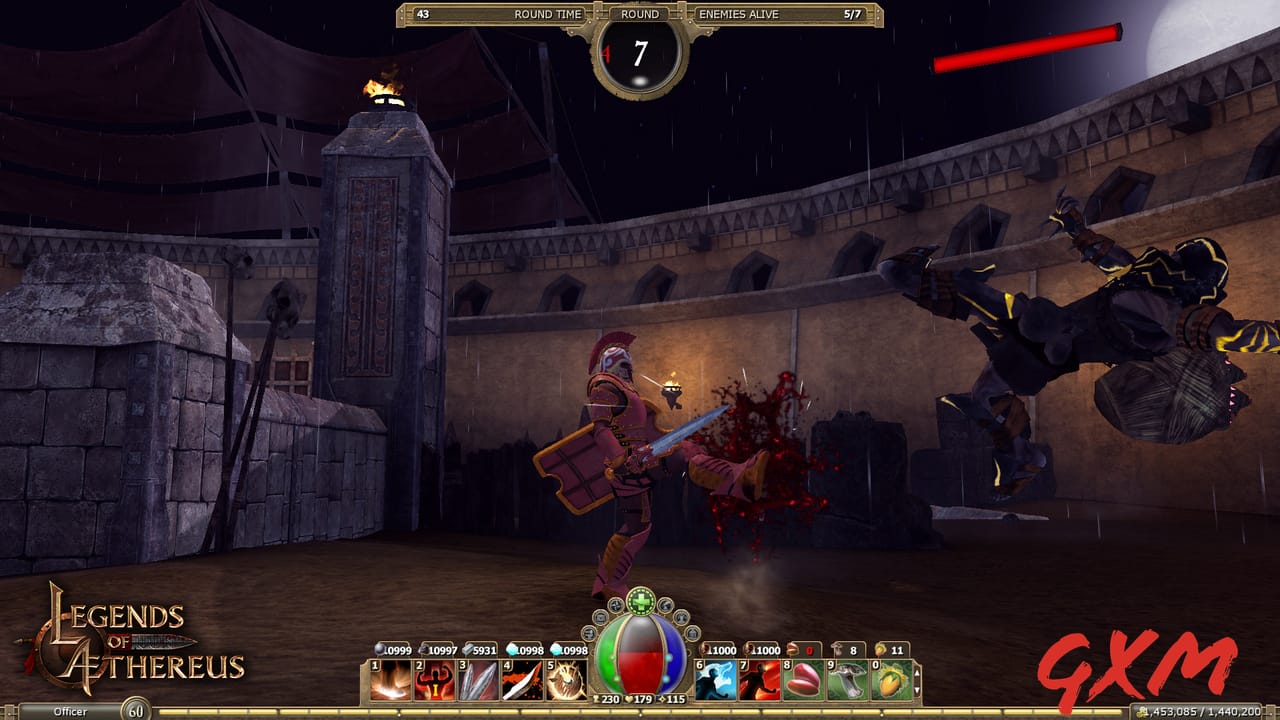This screenshot has height=720, width=1280.
Task: Eat the red beans consumable in slot 8
Action: 802,678
